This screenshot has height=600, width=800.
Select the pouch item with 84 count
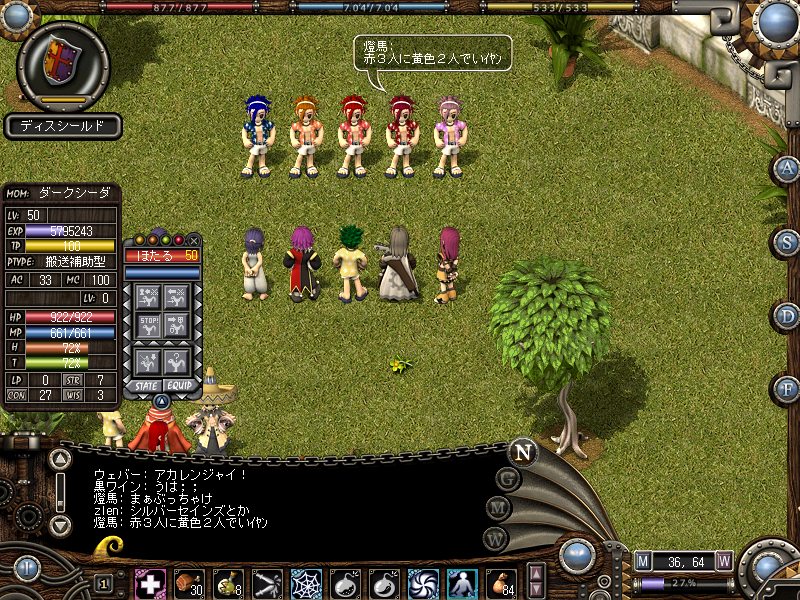click(x=501, y=582)
